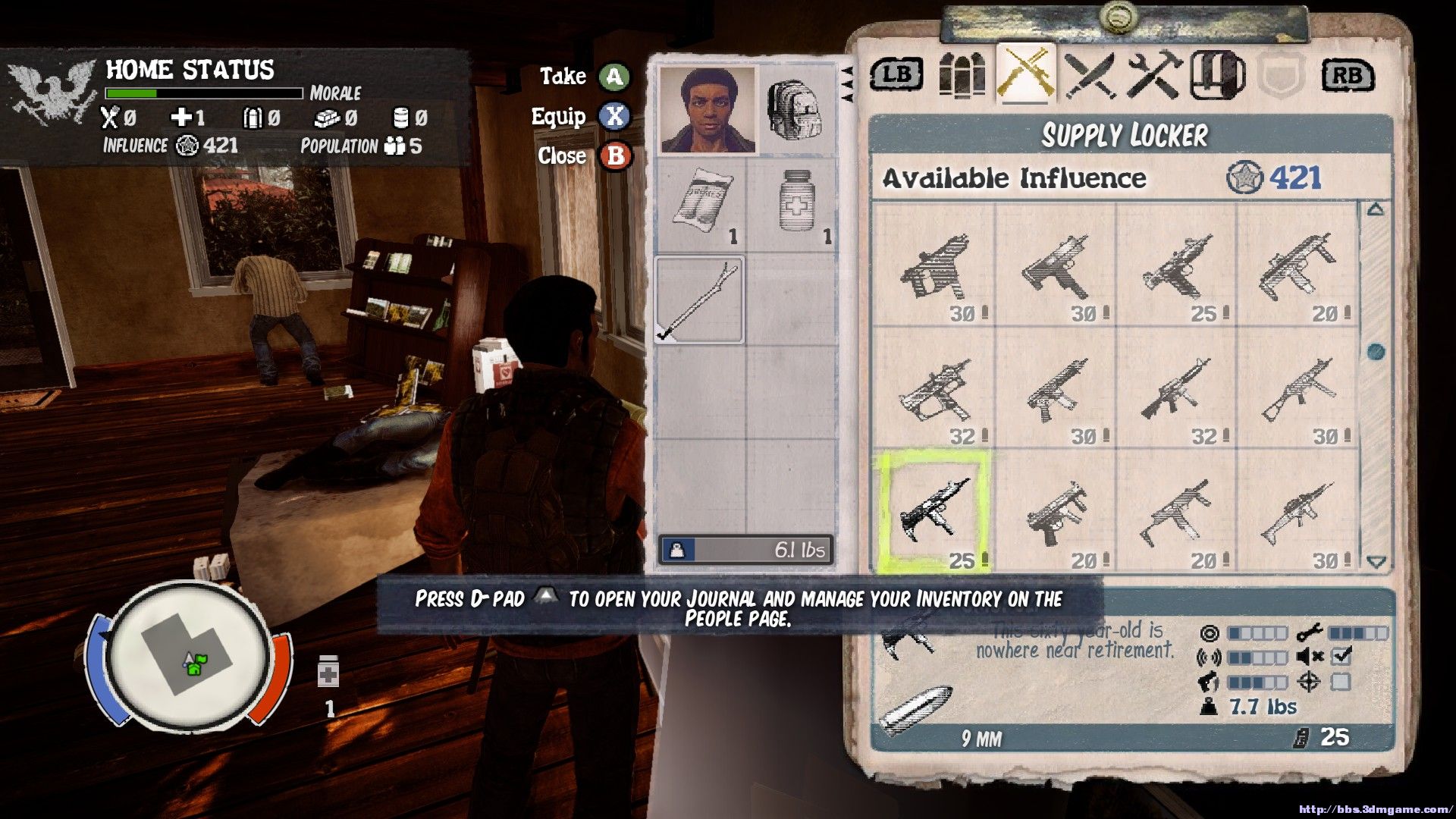Click the supply locker scroll down arrow
The width and height of the screenshot is (1456, 819).
(1376, 562)
